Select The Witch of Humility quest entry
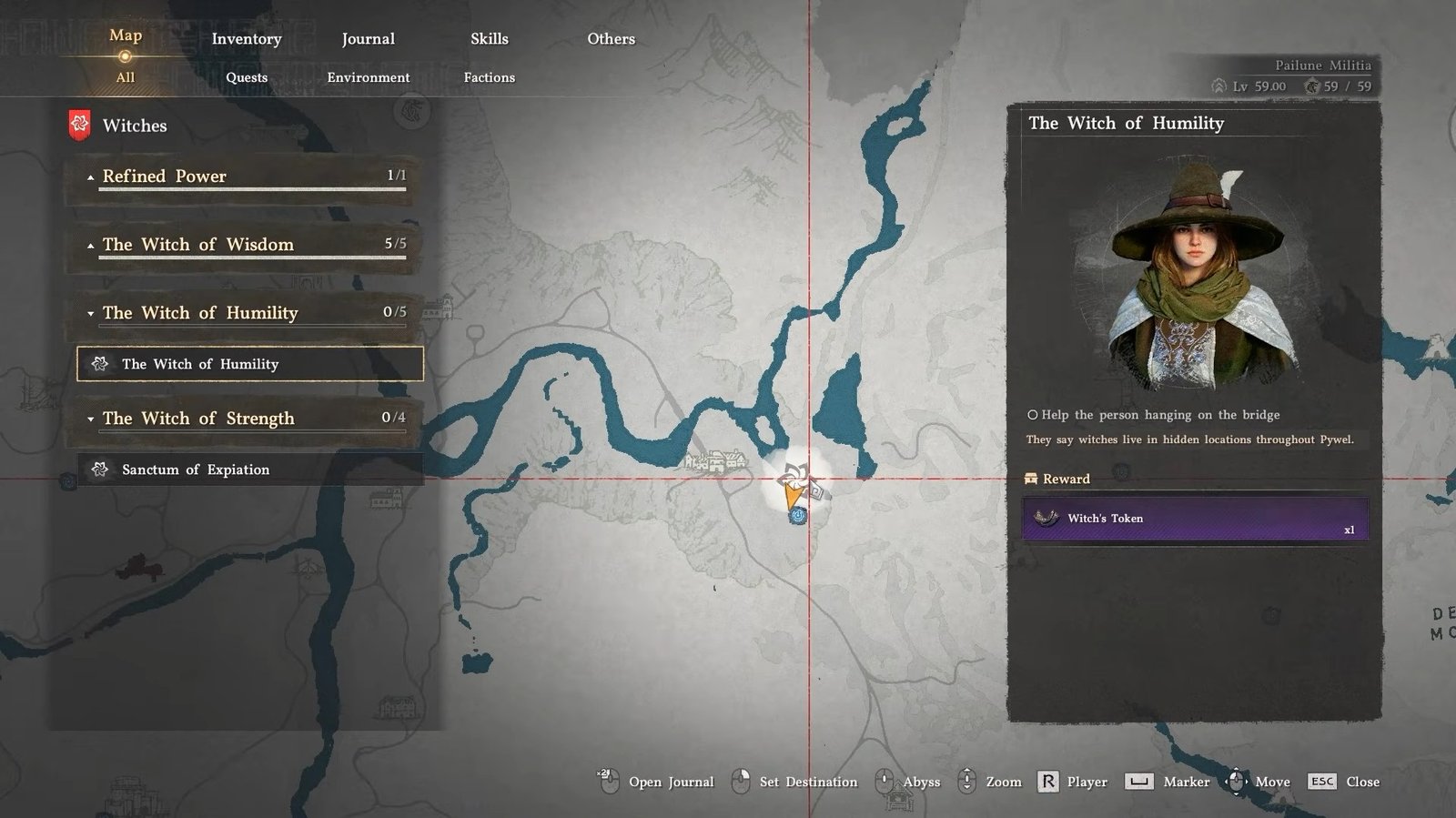Screen dimensions: 1456x818 coord(250,364)
